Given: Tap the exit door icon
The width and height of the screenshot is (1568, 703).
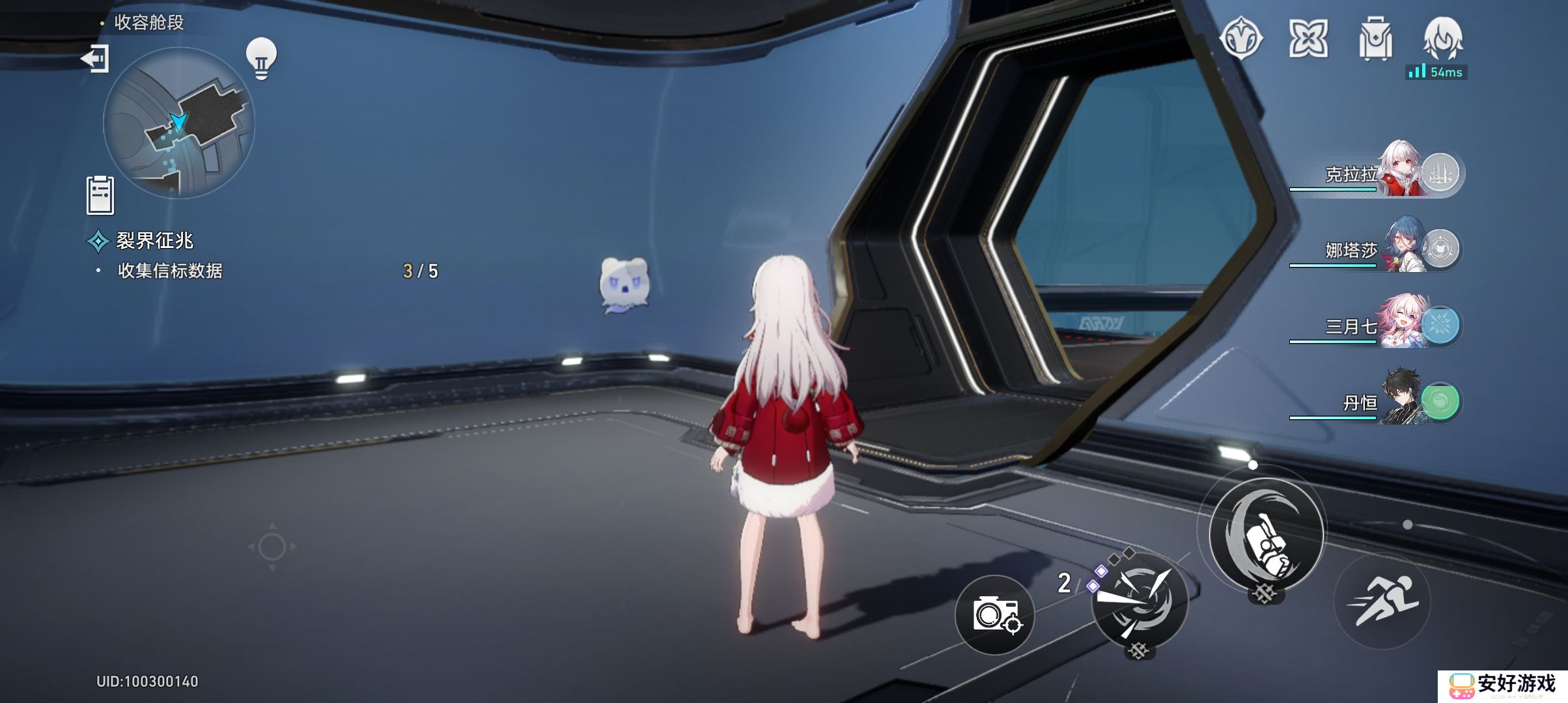Looking at the screenshot, I should [x=95, y=59].
